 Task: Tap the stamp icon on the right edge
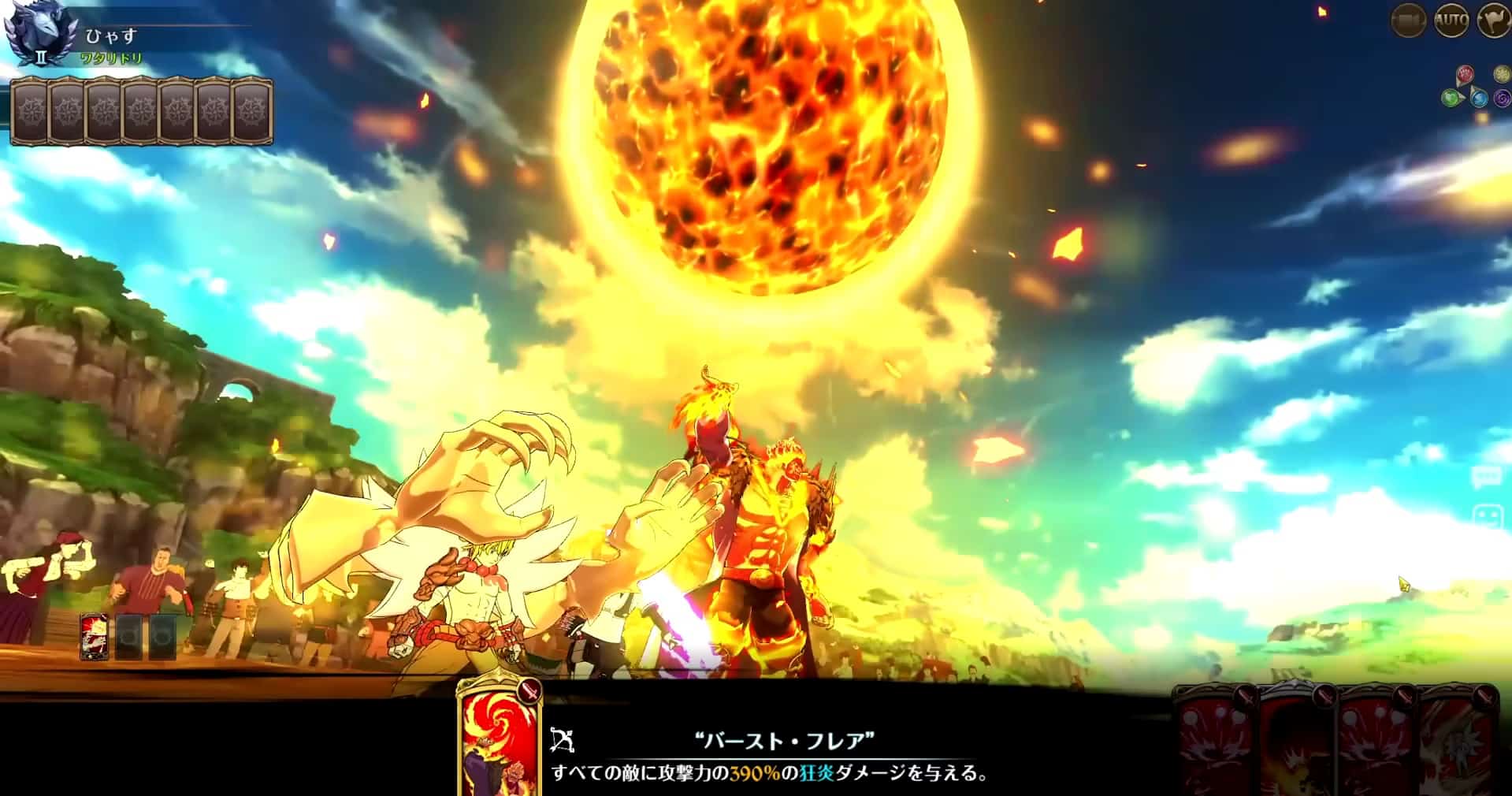point(1488,515)
